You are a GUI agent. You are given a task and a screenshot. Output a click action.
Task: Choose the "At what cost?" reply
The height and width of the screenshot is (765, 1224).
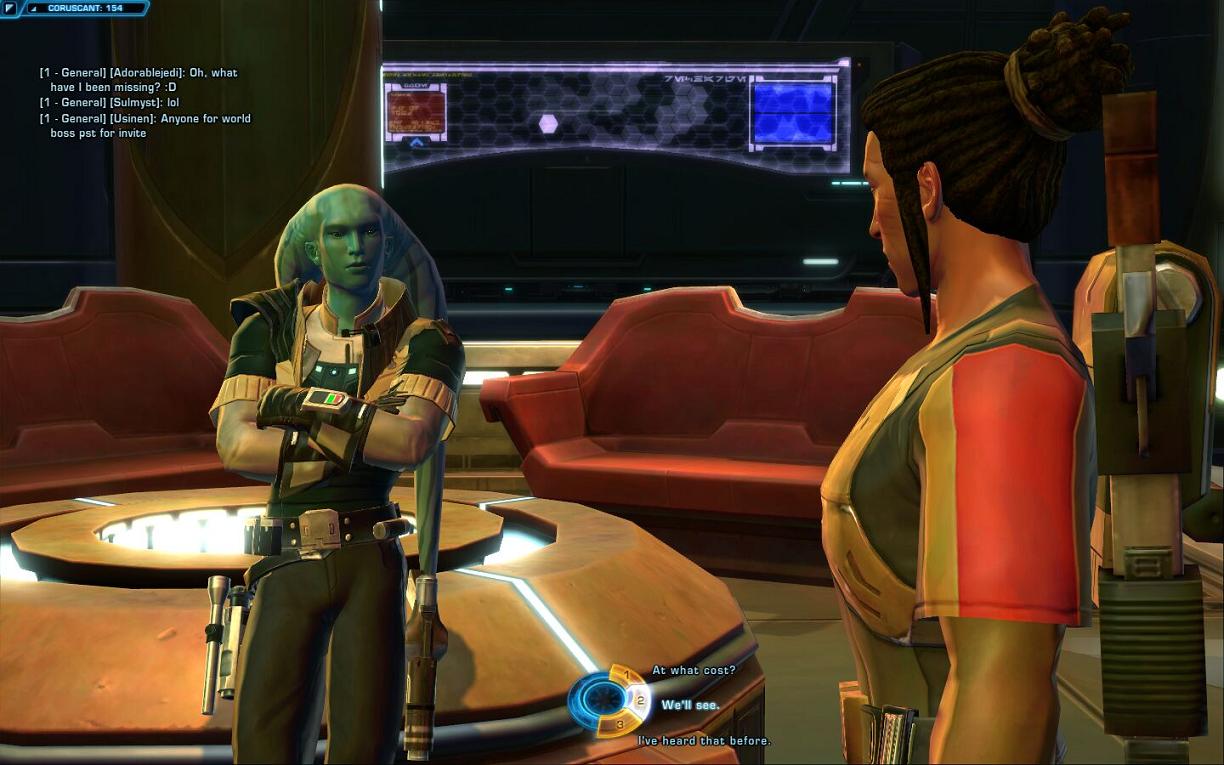[x=693, y=670]
